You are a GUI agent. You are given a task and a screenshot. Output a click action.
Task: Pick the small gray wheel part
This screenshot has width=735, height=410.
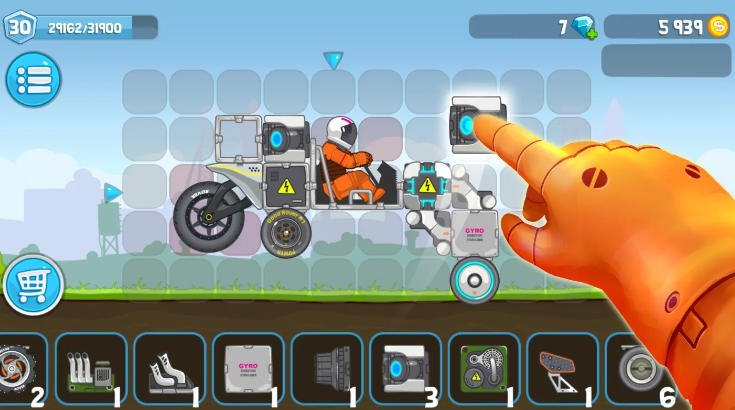(x=638, y=368)
